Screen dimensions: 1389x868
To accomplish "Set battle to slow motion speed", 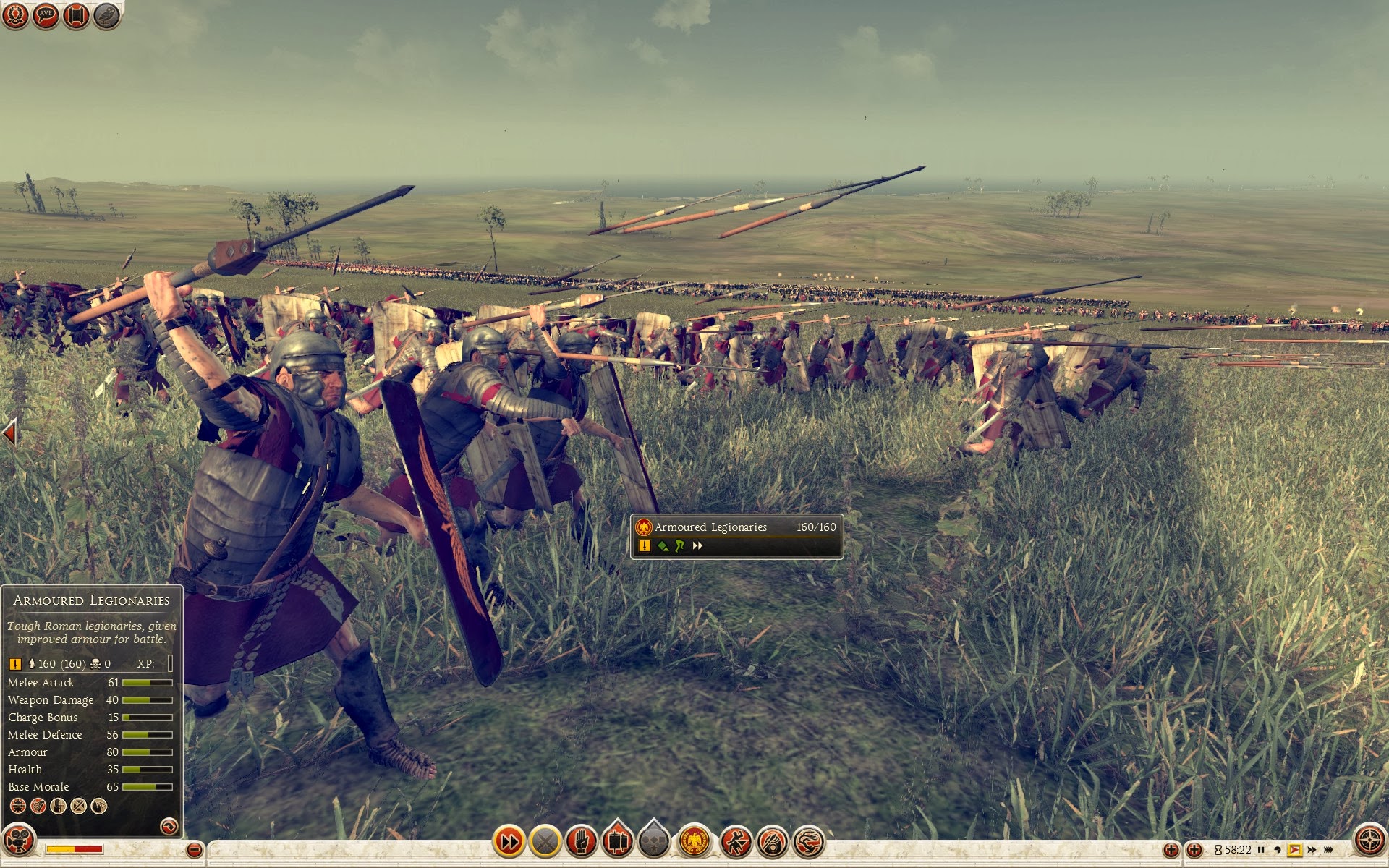I will tap(1278, 850).
